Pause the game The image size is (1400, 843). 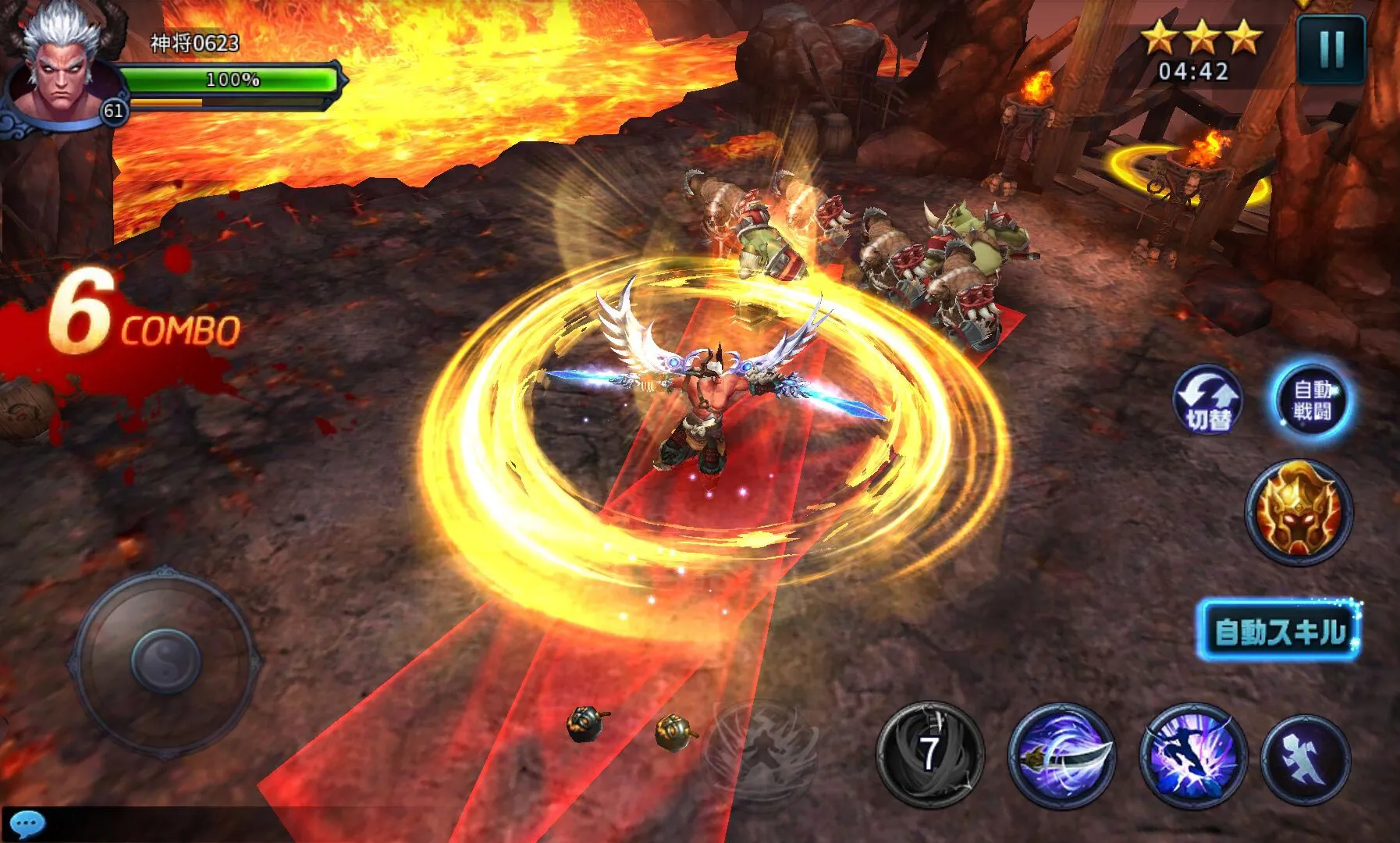(x=1331, y=49)
